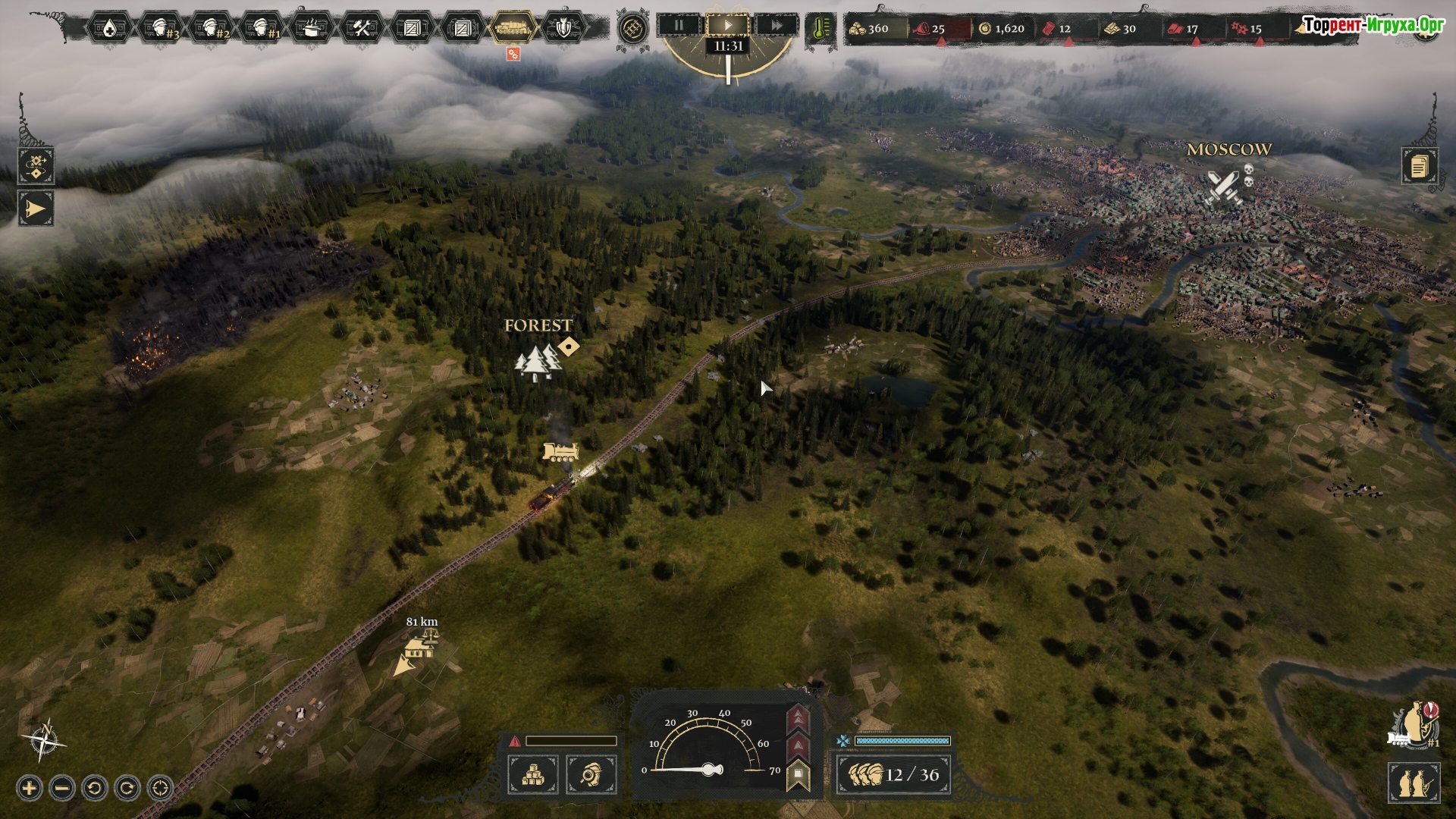Zoom in the map with plus button
Screen dimensions: 1456x819
coord(29,789)
